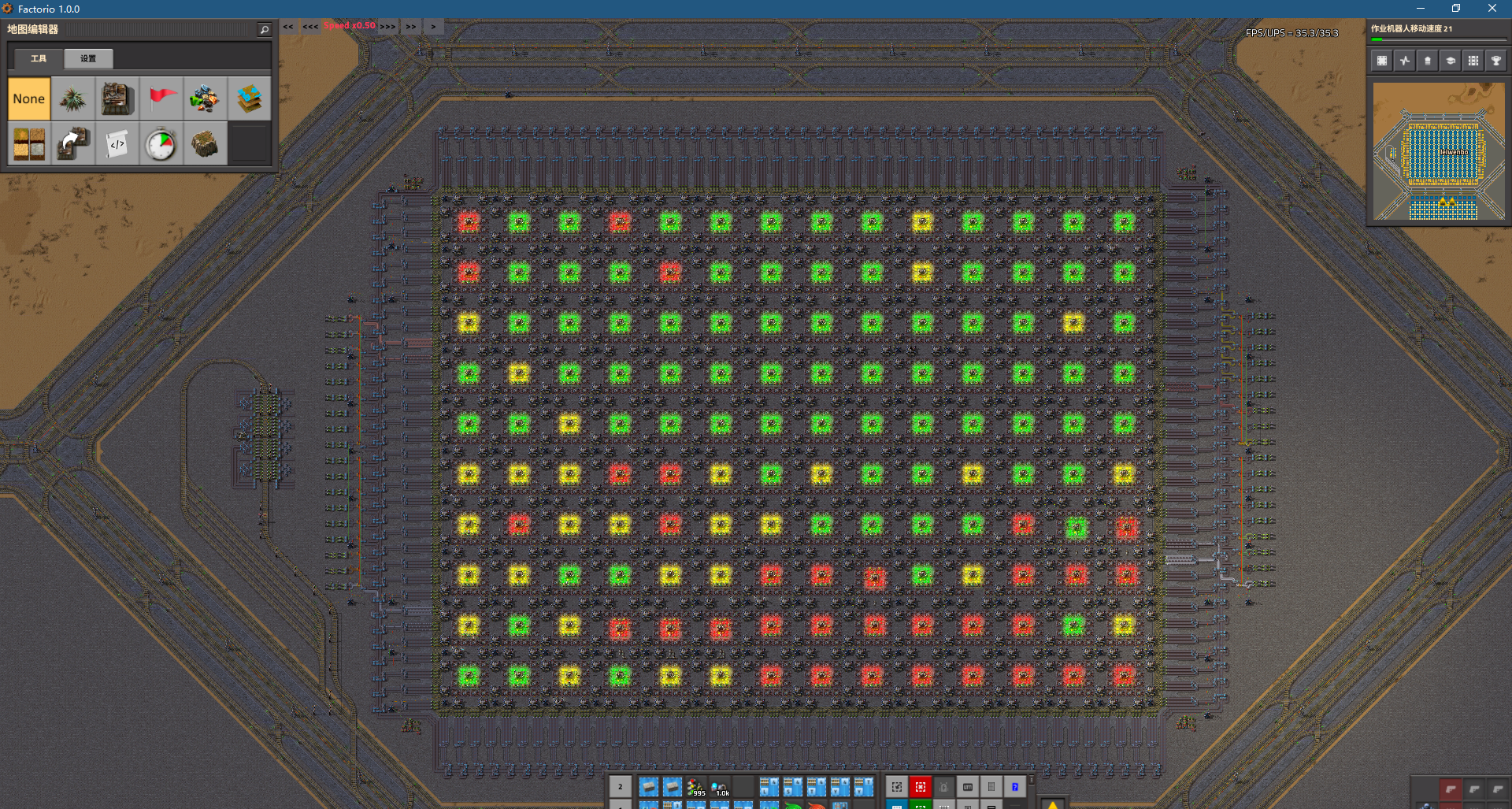Open the editor search magnifier

264,28
